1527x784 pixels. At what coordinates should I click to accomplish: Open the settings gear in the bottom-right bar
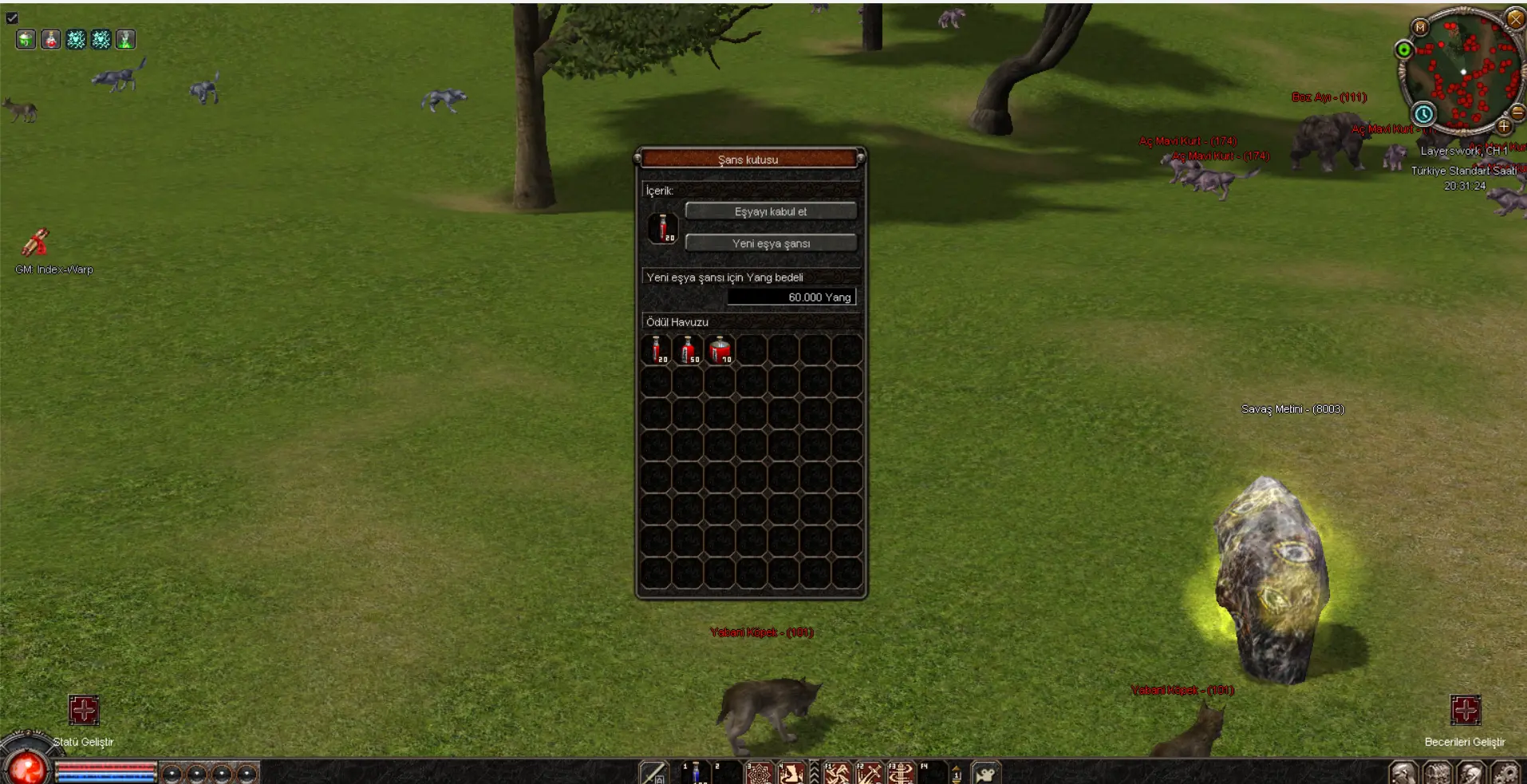(1505, 774)
